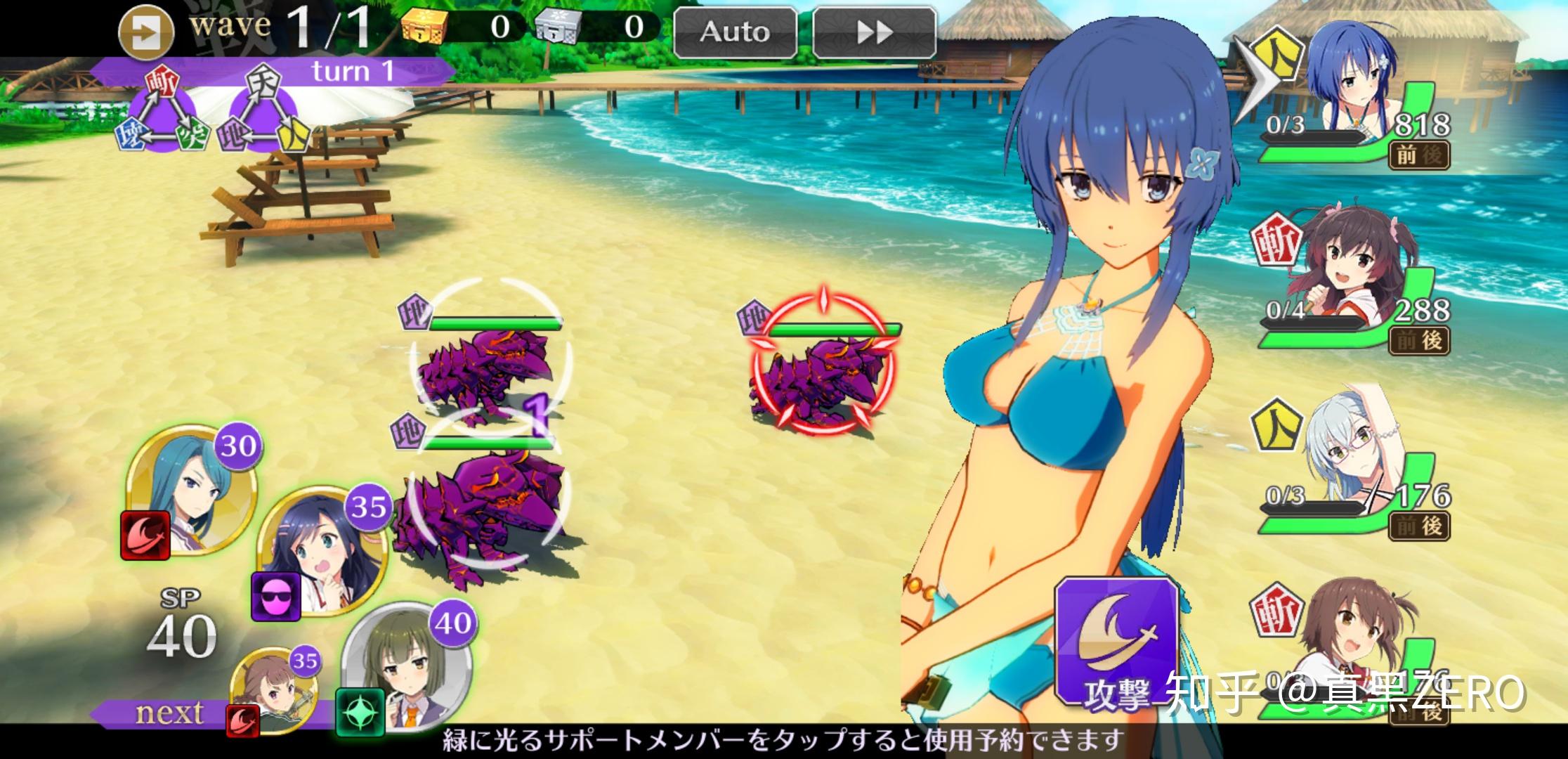The width and height of the screenshot is (1568, 759).
Task: Activate the fast-forward speed button
Action: tap(874, 32)
